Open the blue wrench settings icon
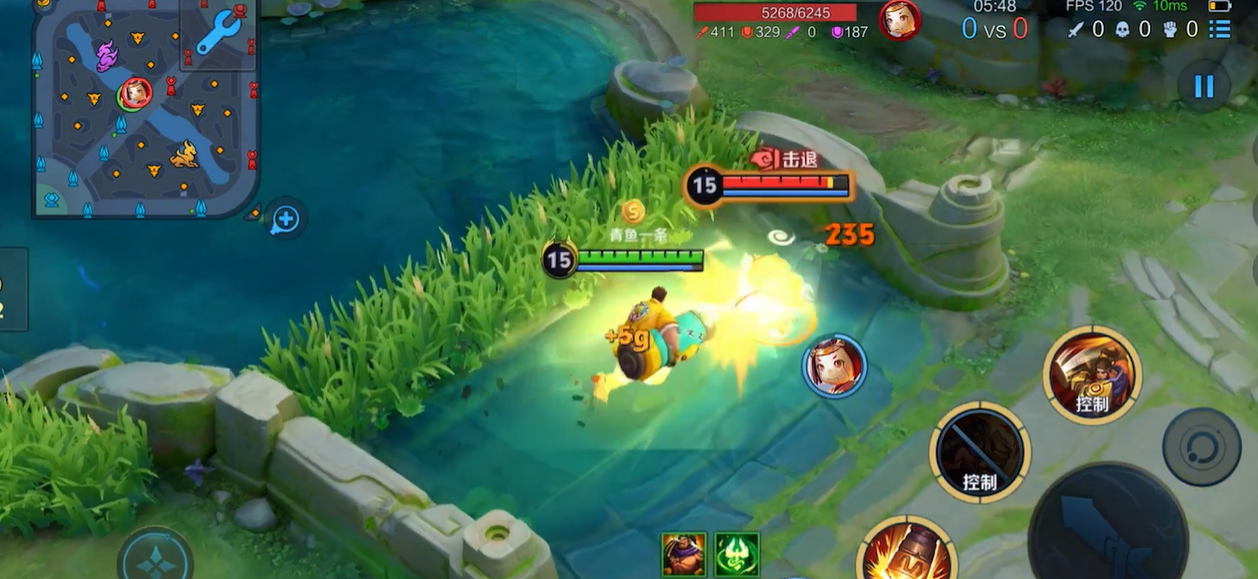This screenshot has width=1258, height=579. [219, 33]
